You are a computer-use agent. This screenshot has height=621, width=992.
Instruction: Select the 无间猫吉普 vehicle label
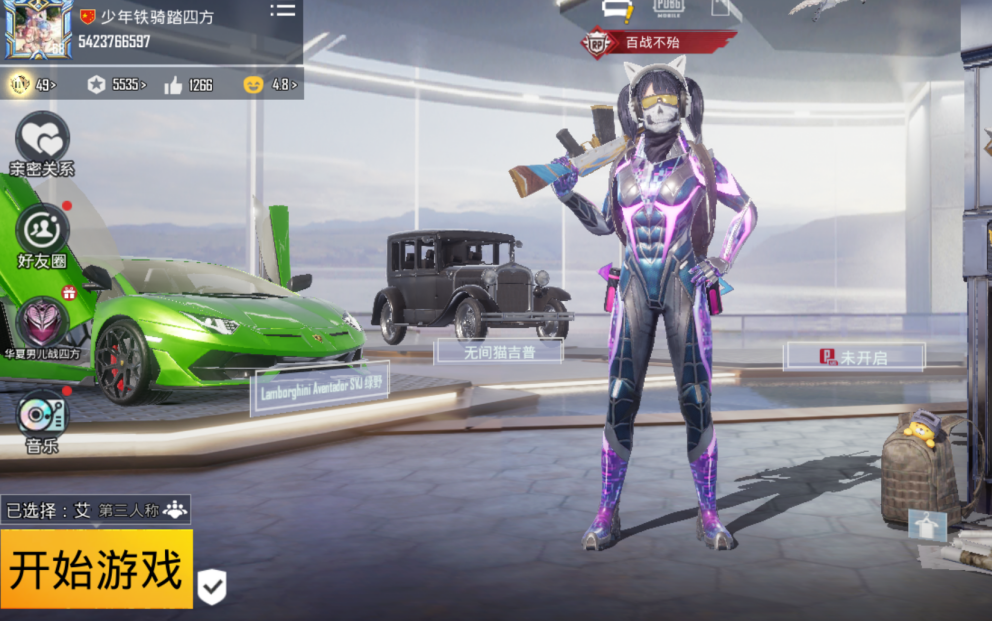[499, 351]
